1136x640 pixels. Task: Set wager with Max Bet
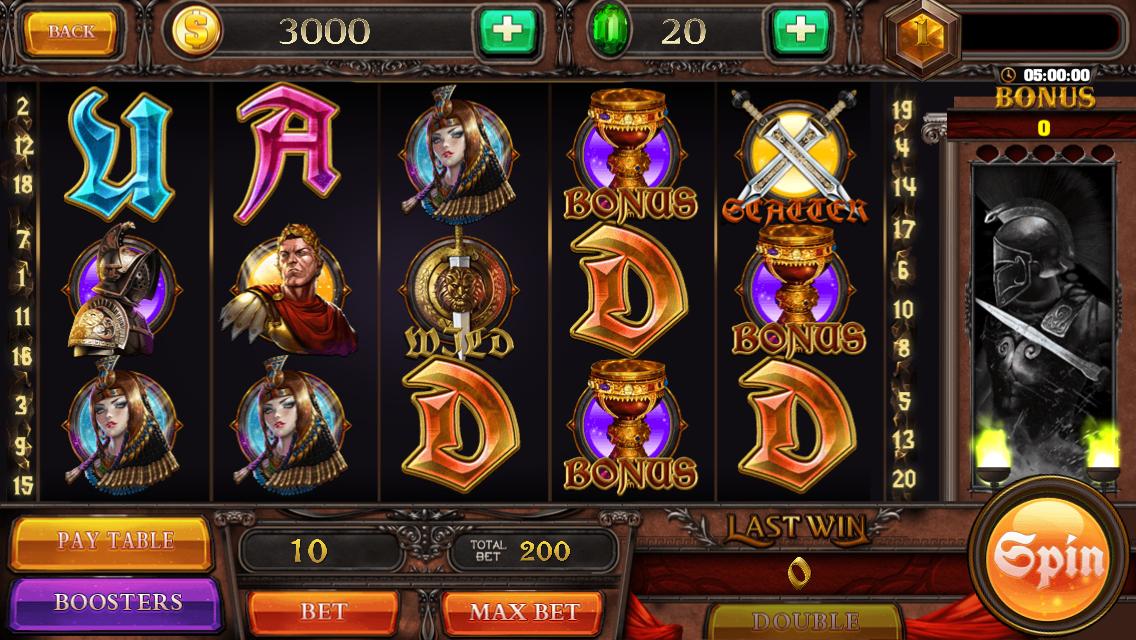[x=510, y=610]
